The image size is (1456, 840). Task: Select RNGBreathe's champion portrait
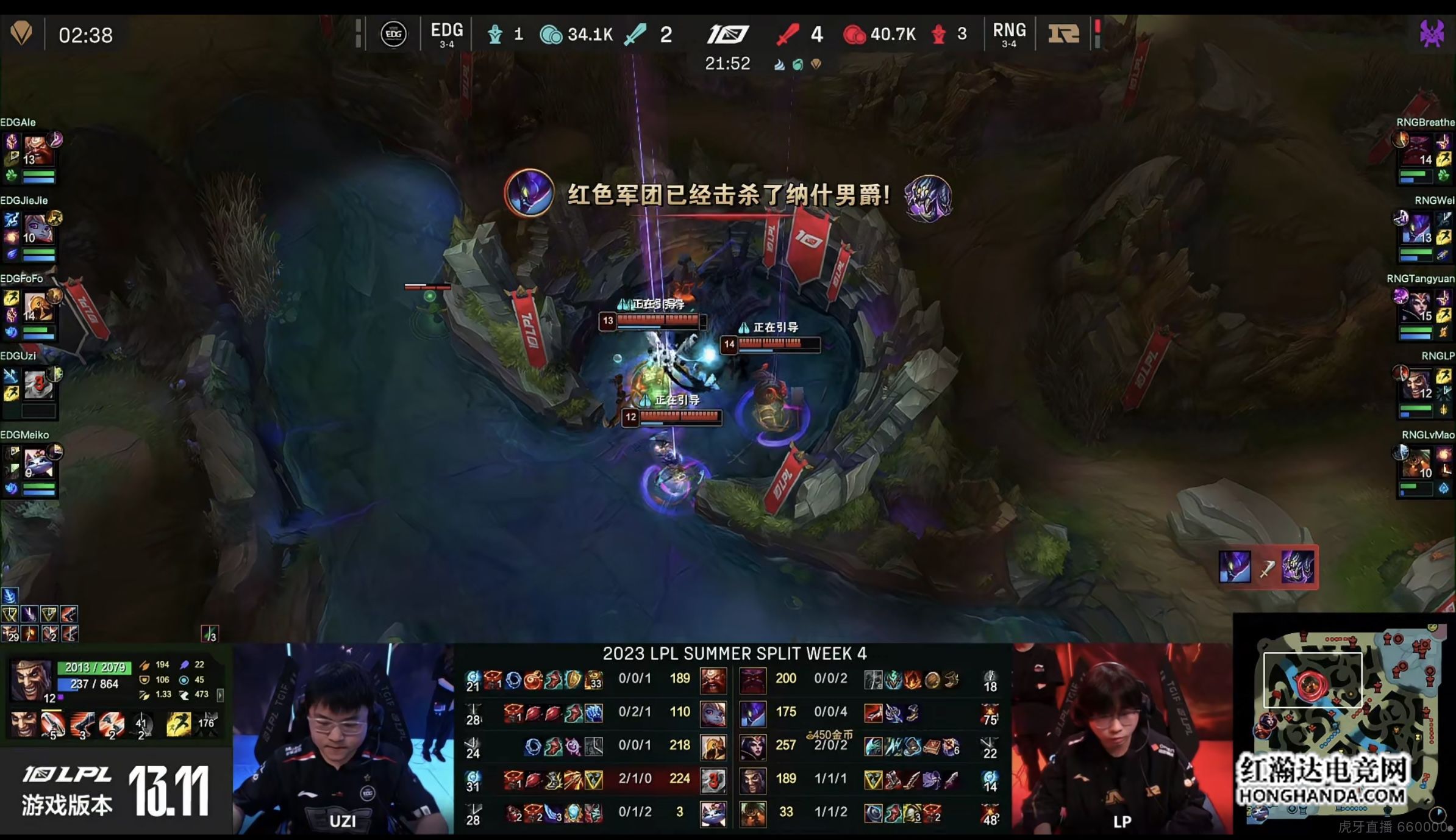click(1417, 150)
